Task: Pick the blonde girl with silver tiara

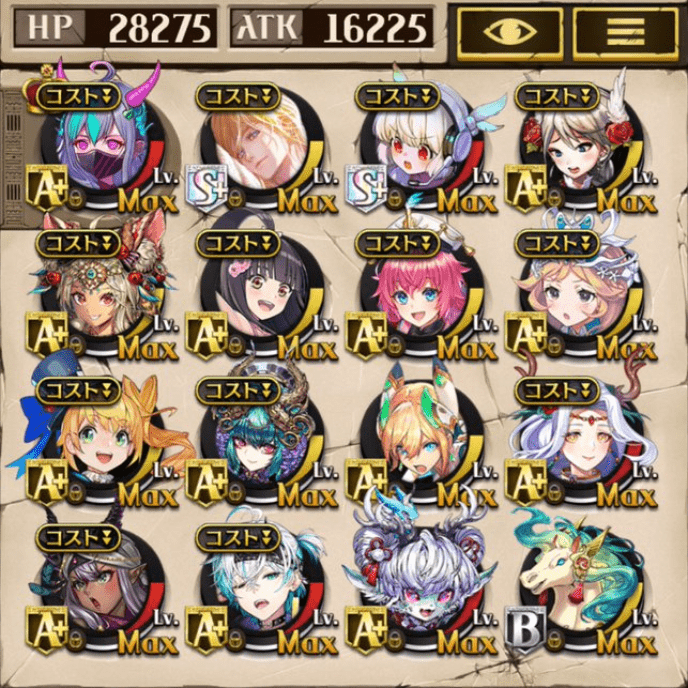Action: (x=580, y=295)
